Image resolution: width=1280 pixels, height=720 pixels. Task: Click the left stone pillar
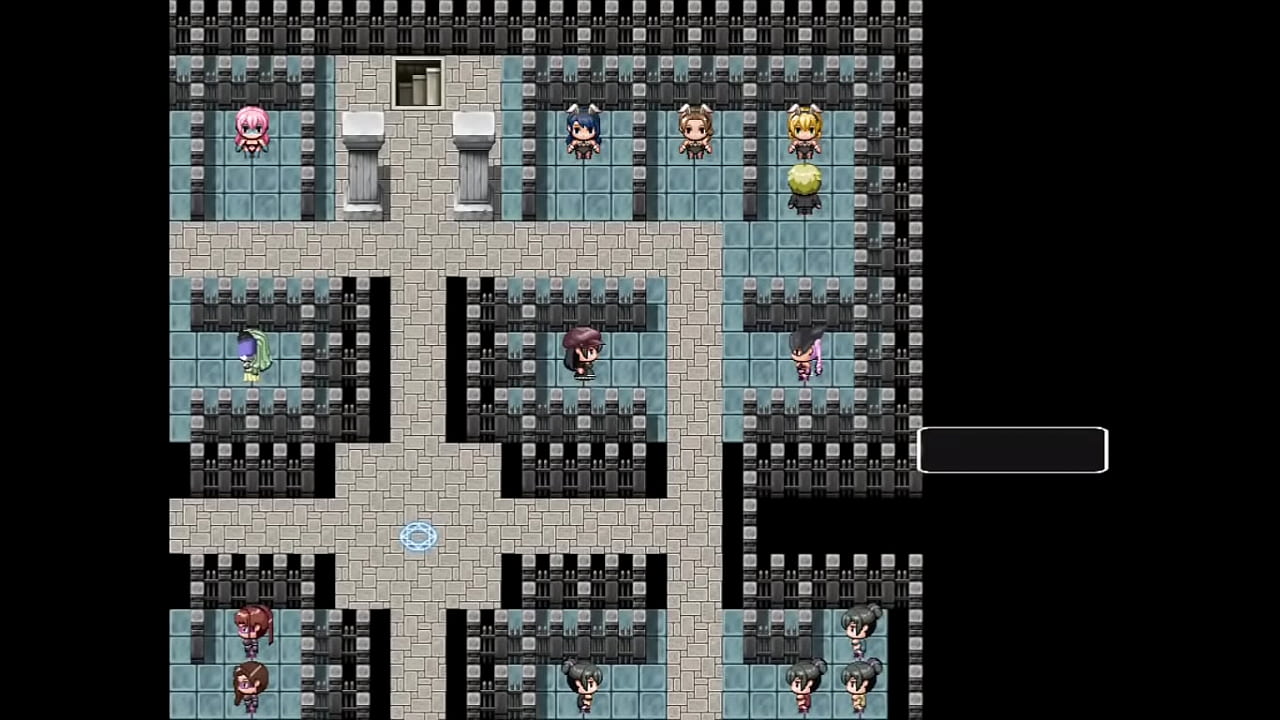362,165
